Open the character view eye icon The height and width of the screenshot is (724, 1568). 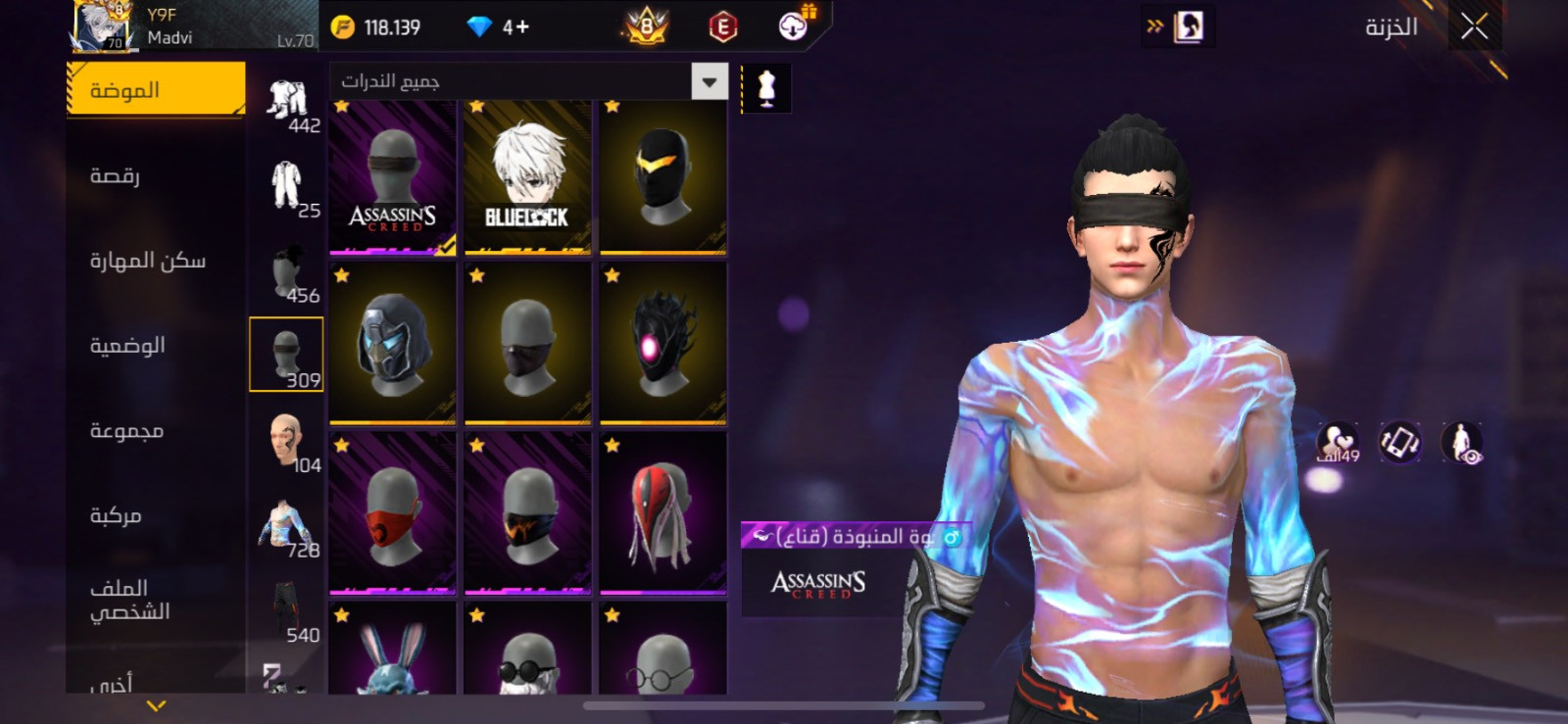(1462, 443)
